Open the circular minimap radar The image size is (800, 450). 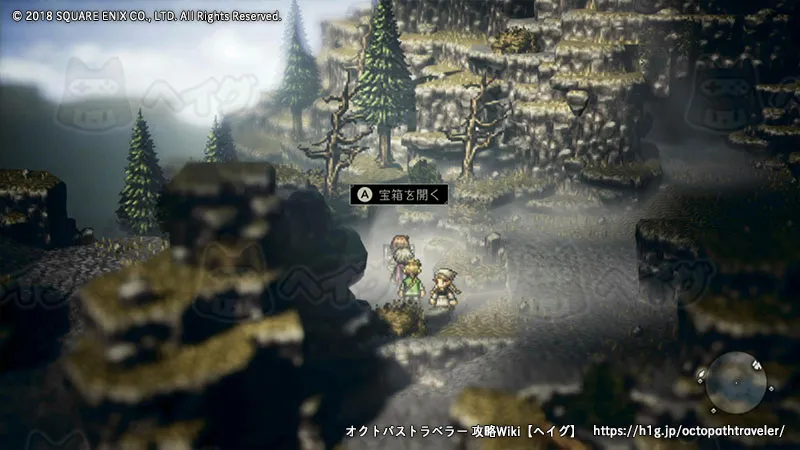click(x=736, y=382)
